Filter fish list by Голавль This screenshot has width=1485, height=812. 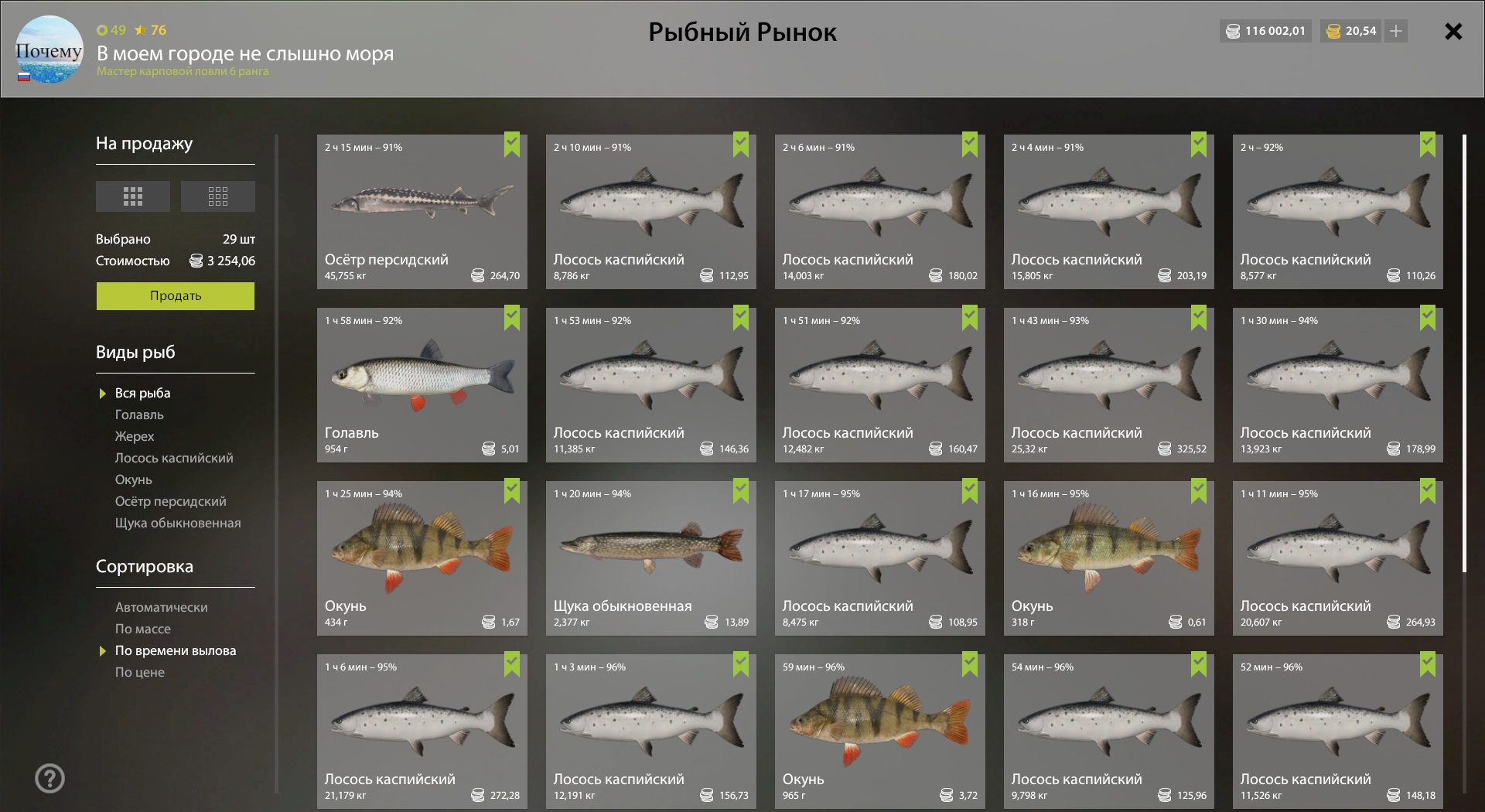pos(139,415)
